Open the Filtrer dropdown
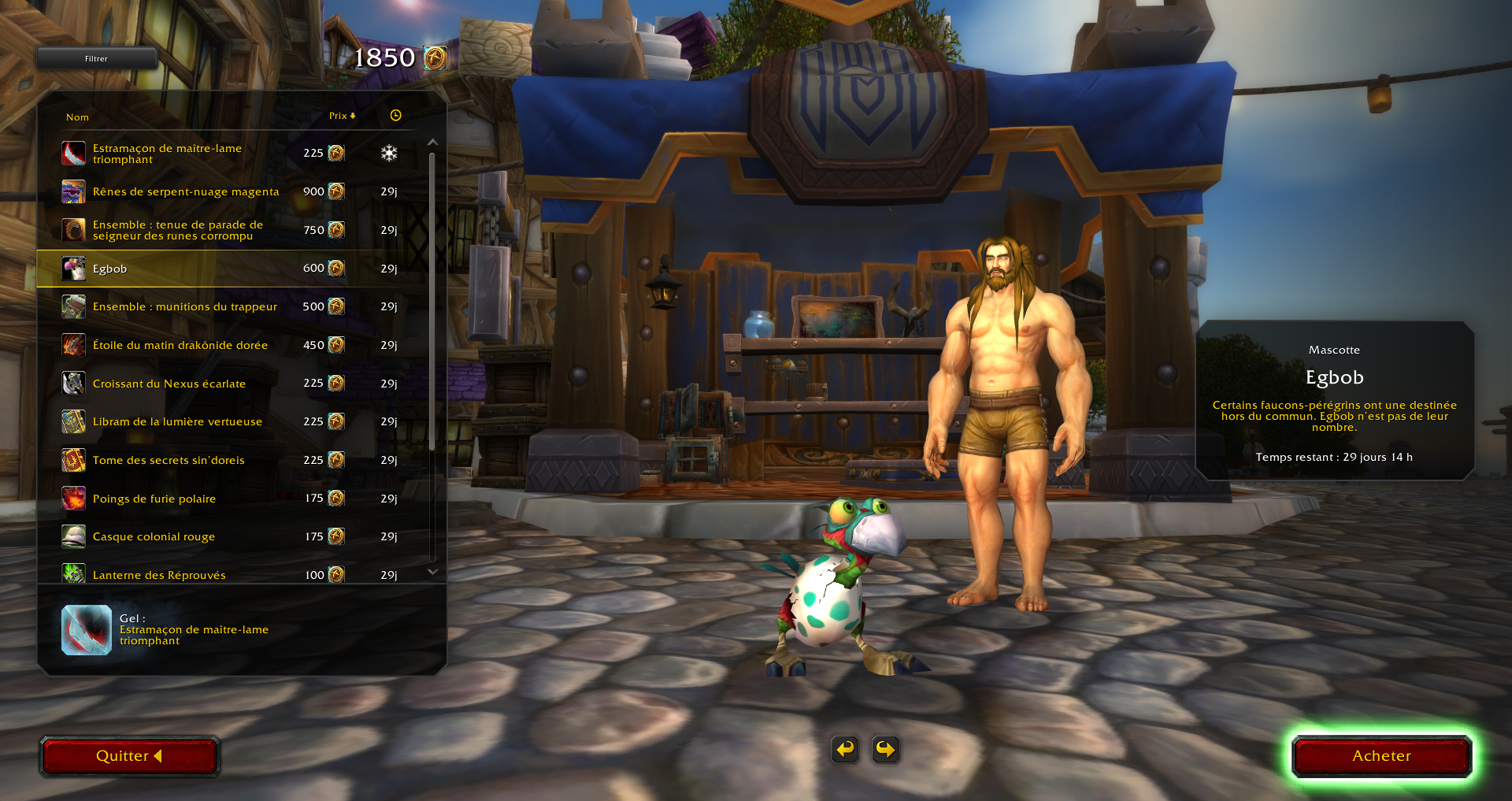 click(97, 58)
